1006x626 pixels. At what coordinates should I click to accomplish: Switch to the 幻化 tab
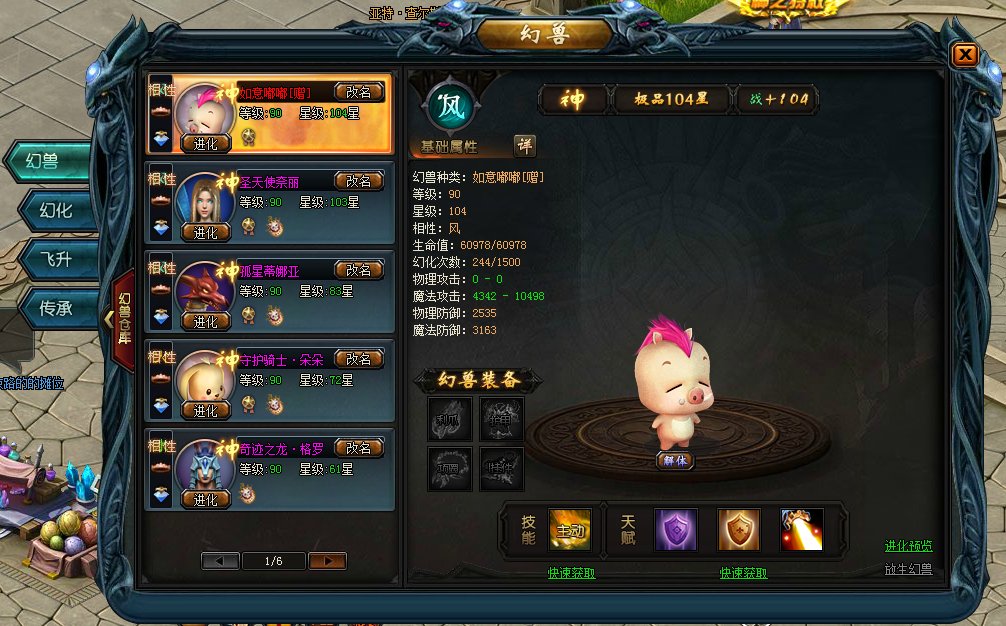click(56, 210)
